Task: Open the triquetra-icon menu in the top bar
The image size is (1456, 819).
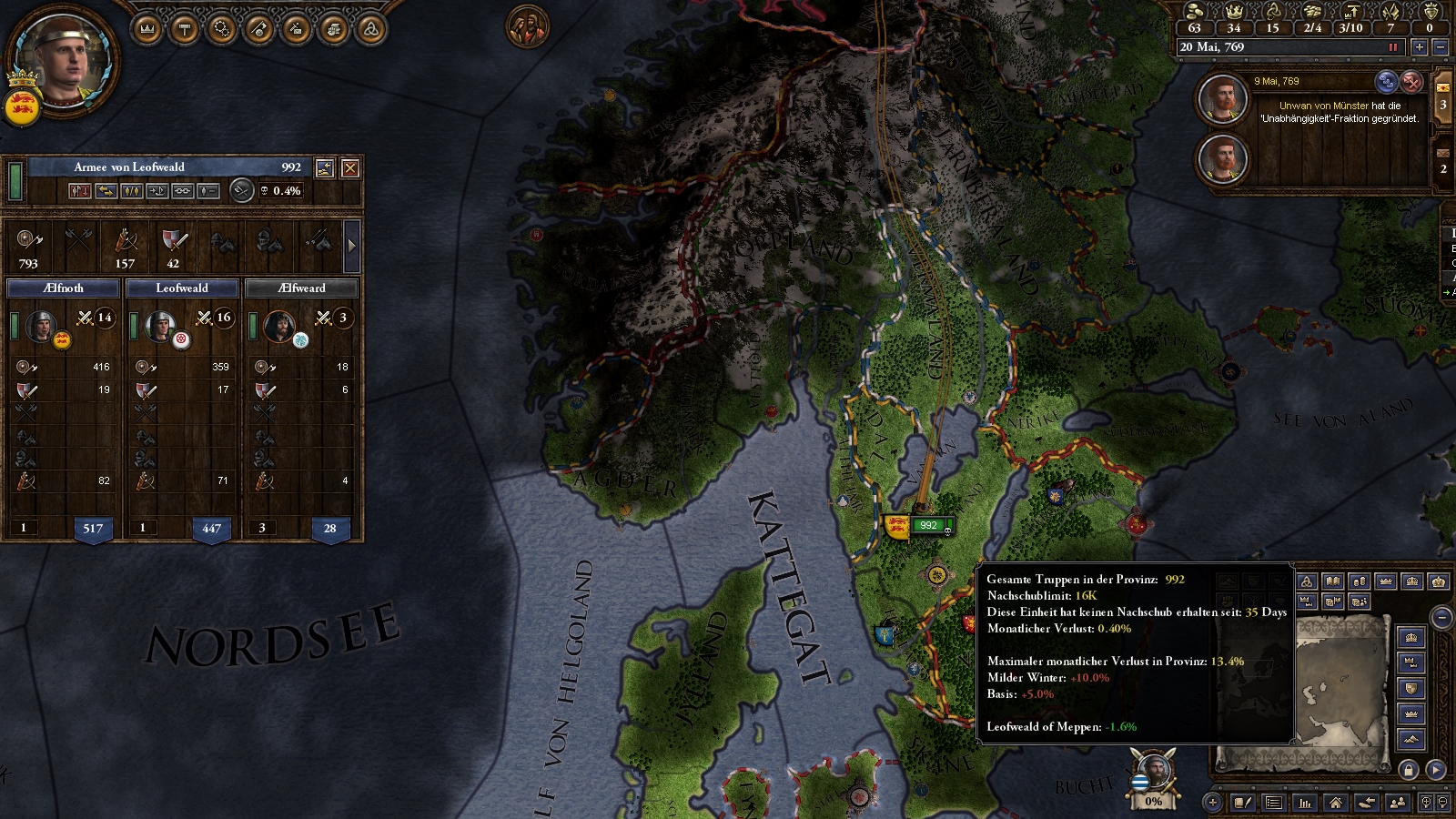Action: point(370,29)
